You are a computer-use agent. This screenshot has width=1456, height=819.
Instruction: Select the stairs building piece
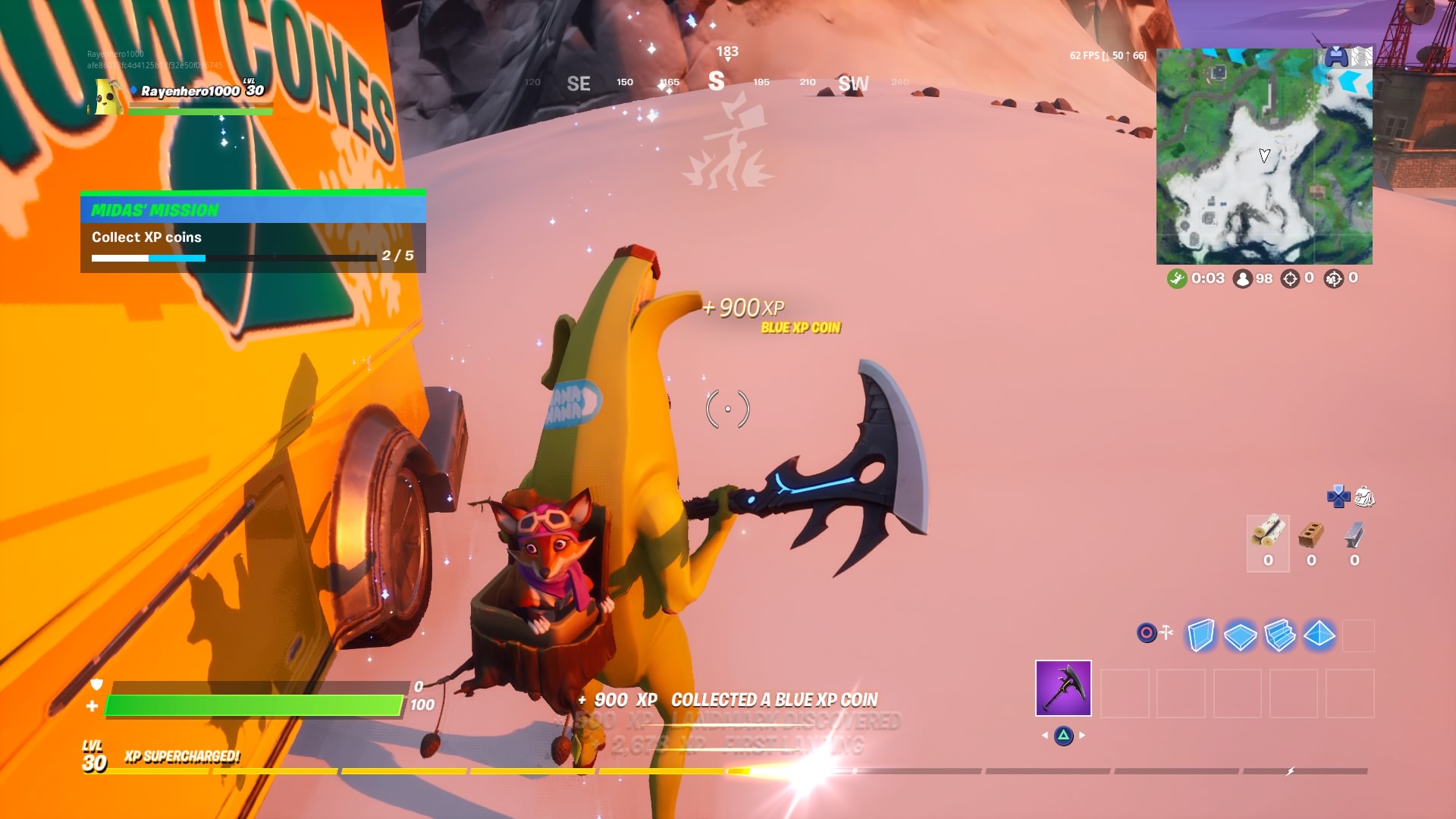point(1280,635)
